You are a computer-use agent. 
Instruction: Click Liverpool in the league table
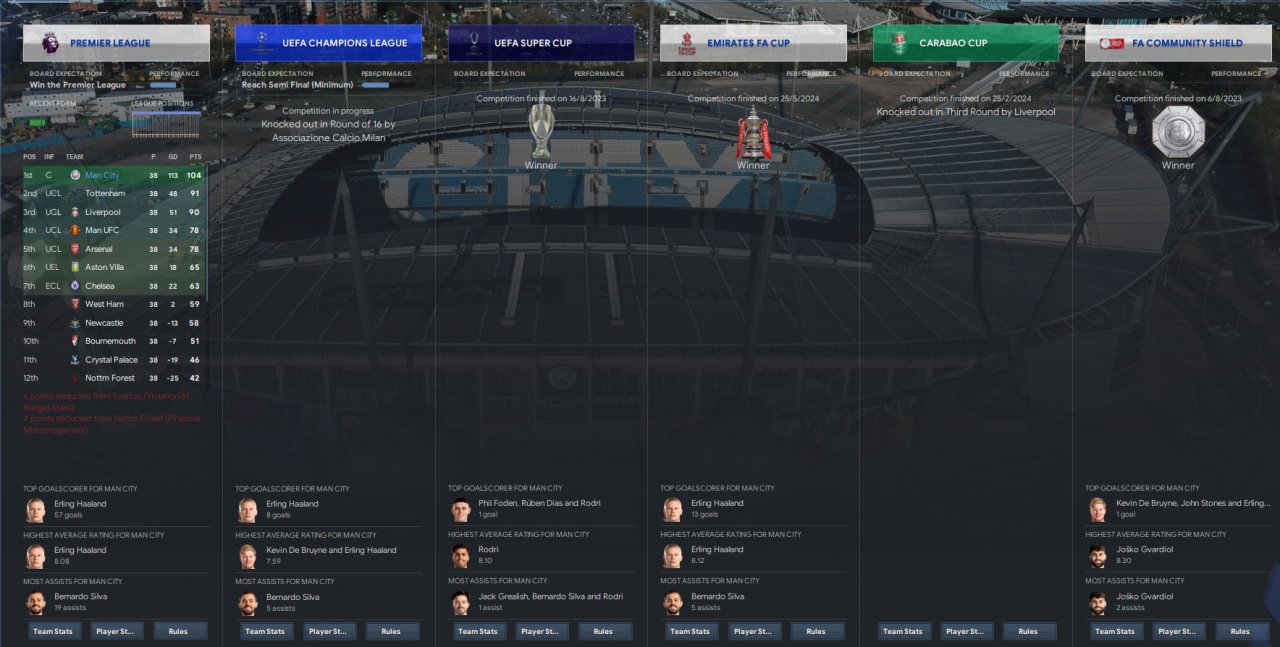pos(102,212)
